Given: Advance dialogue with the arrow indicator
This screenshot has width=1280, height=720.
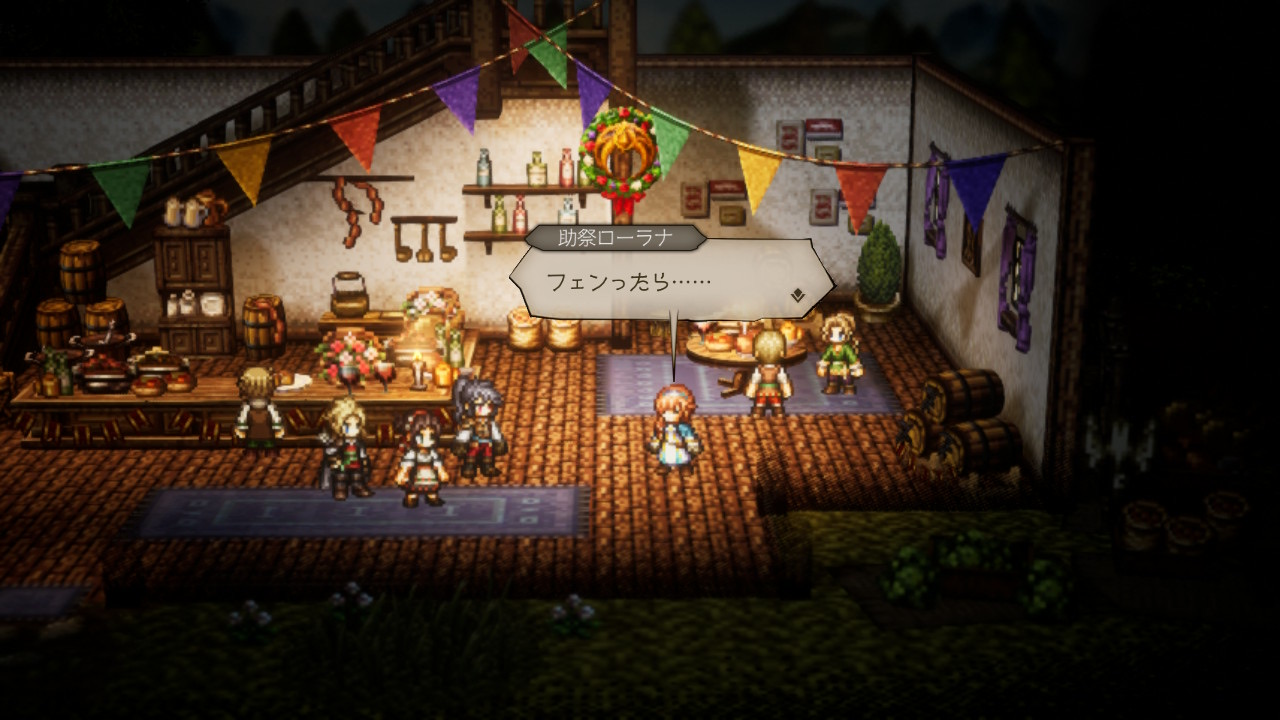Looking at the screenshot, I should (x=797, y=295).
